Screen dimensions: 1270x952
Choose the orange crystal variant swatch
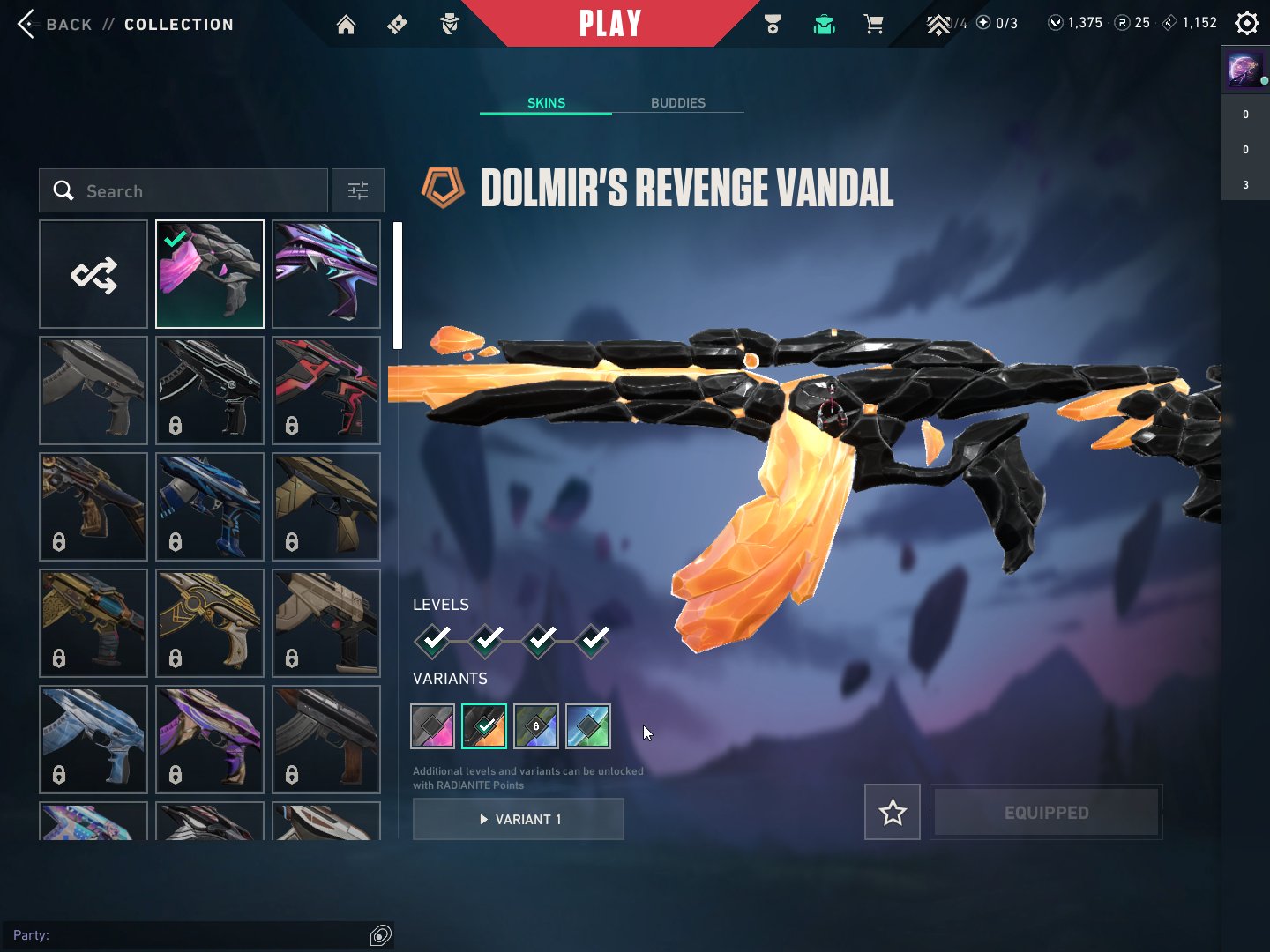point(484,726)
